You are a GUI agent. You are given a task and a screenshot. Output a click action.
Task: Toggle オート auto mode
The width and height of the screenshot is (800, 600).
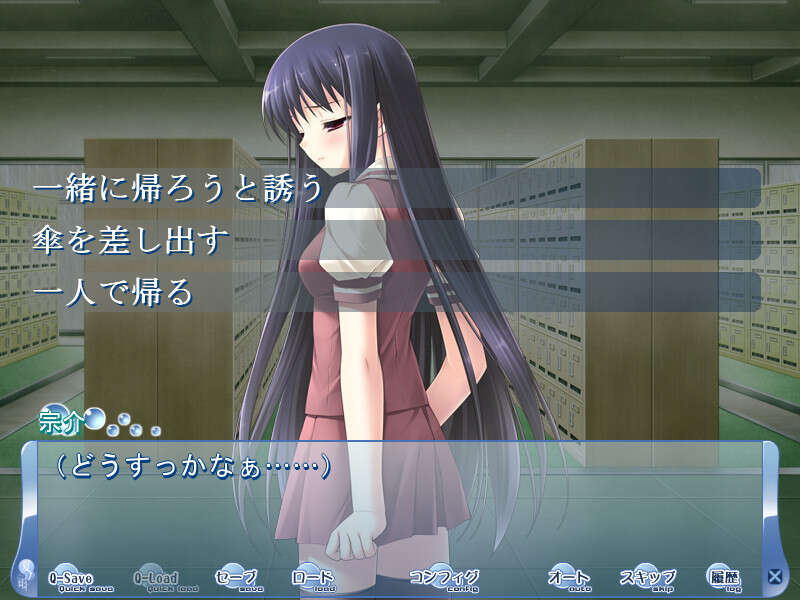click(569, 578)
